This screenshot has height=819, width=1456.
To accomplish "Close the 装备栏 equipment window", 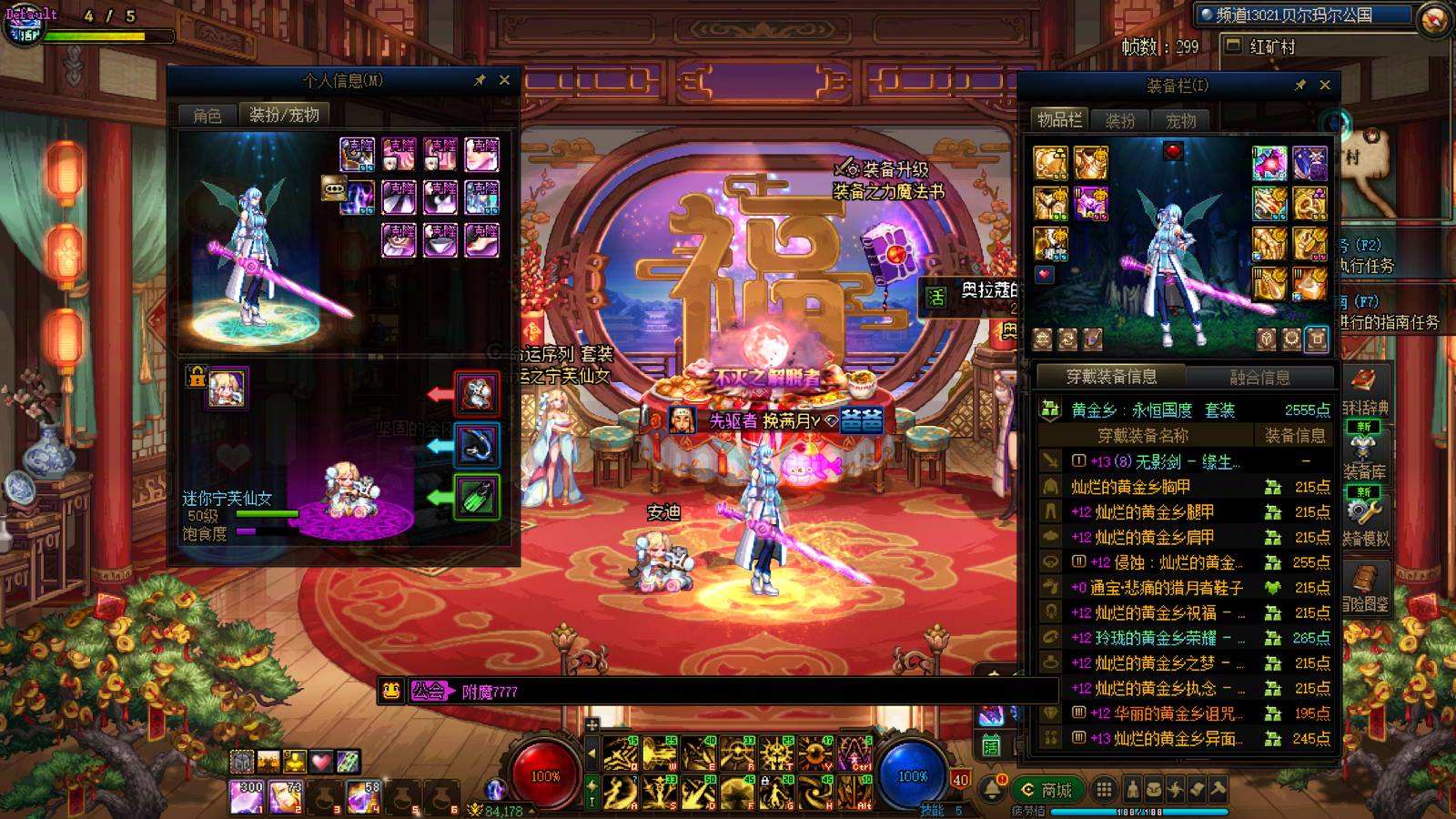I will (1325, 85).
